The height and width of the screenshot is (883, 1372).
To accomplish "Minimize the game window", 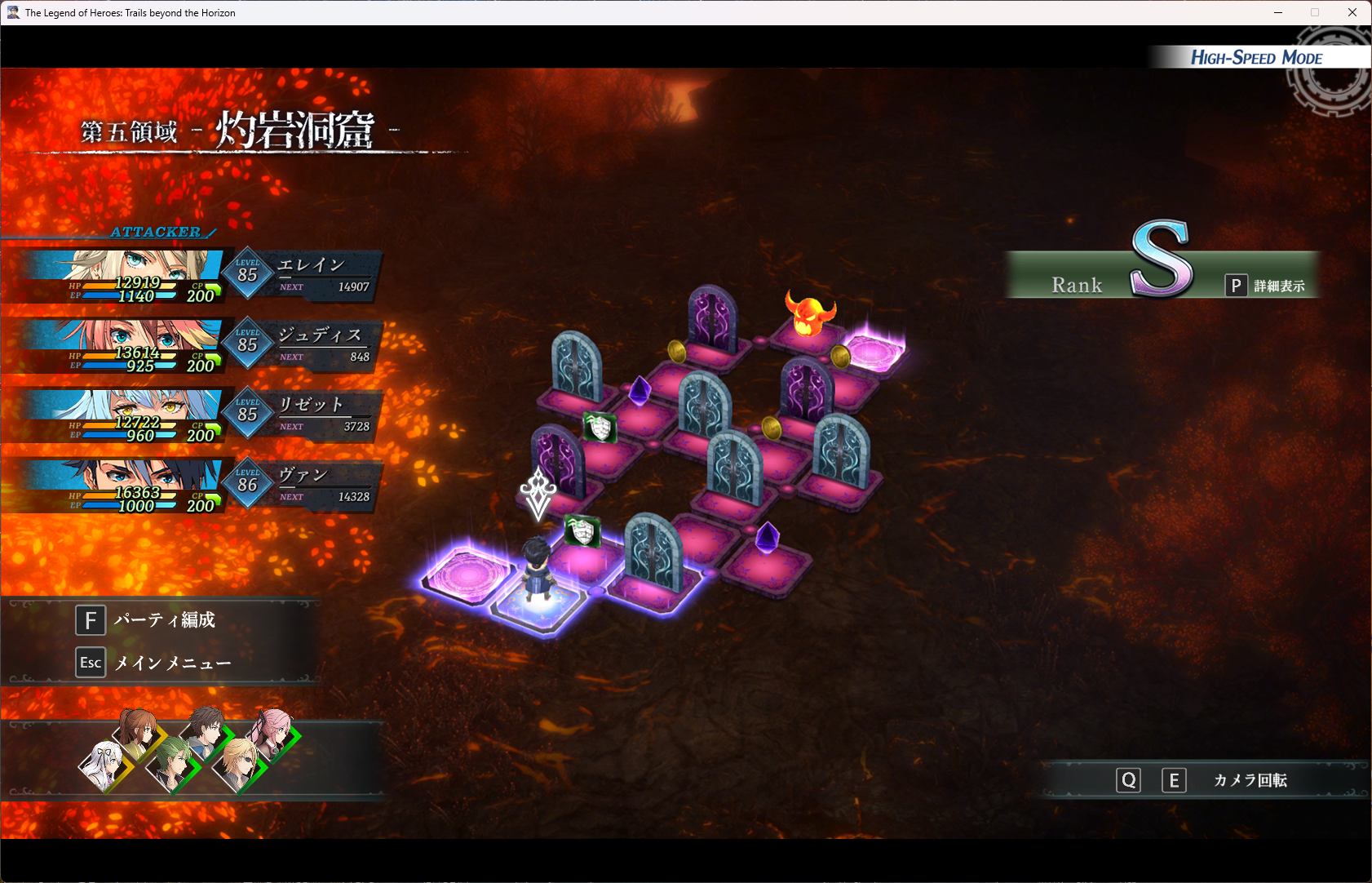I will [x=1278, y=12].
